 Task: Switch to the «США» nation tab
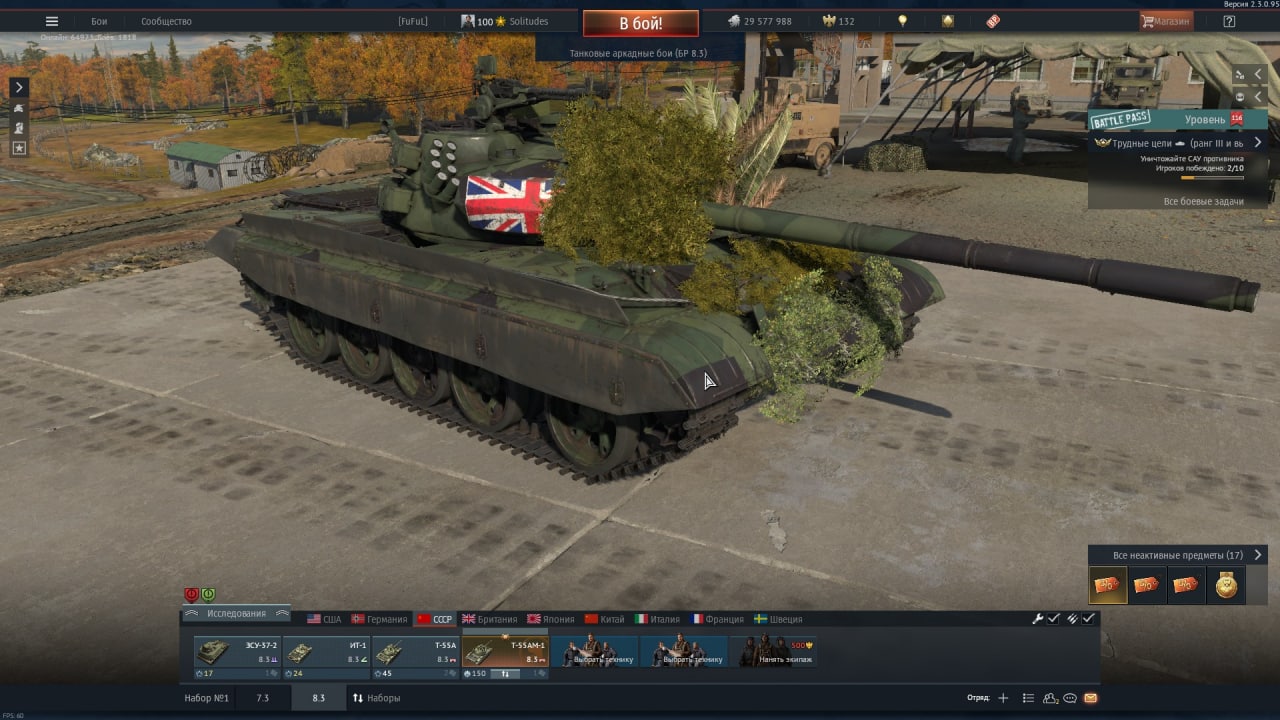324,619
